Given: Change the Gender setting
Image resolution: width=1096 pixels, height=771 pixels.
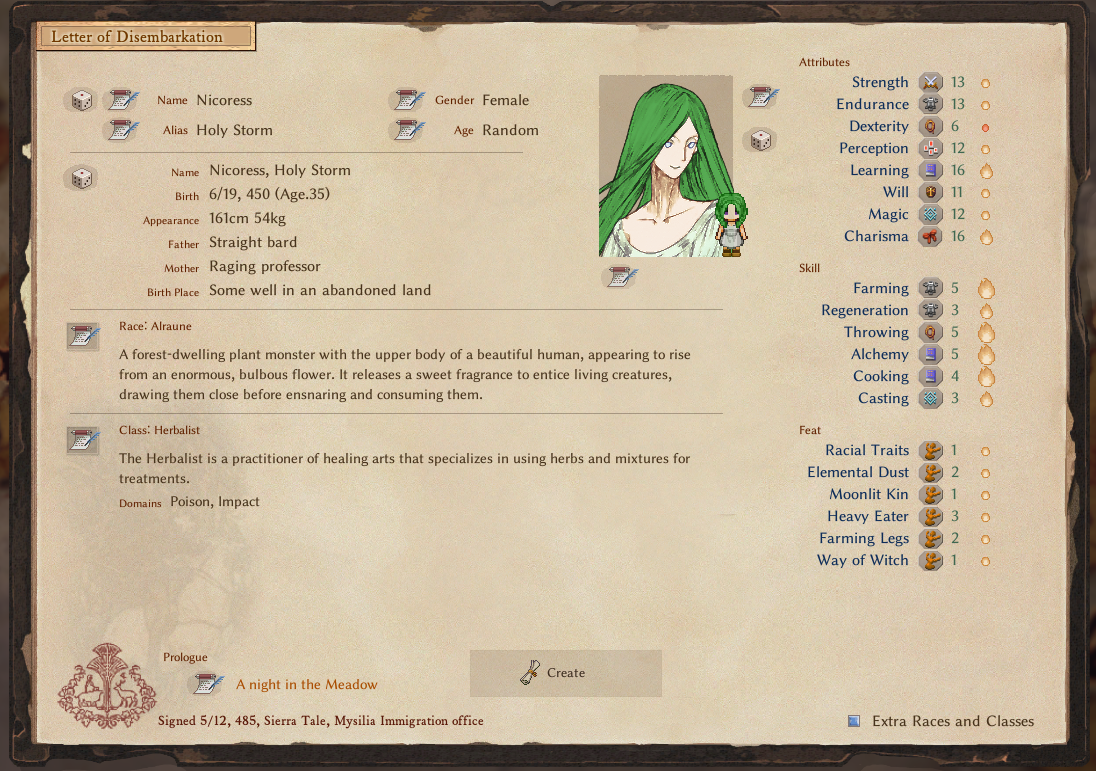Looking at the screenshot, I should [x=406, y=100].
